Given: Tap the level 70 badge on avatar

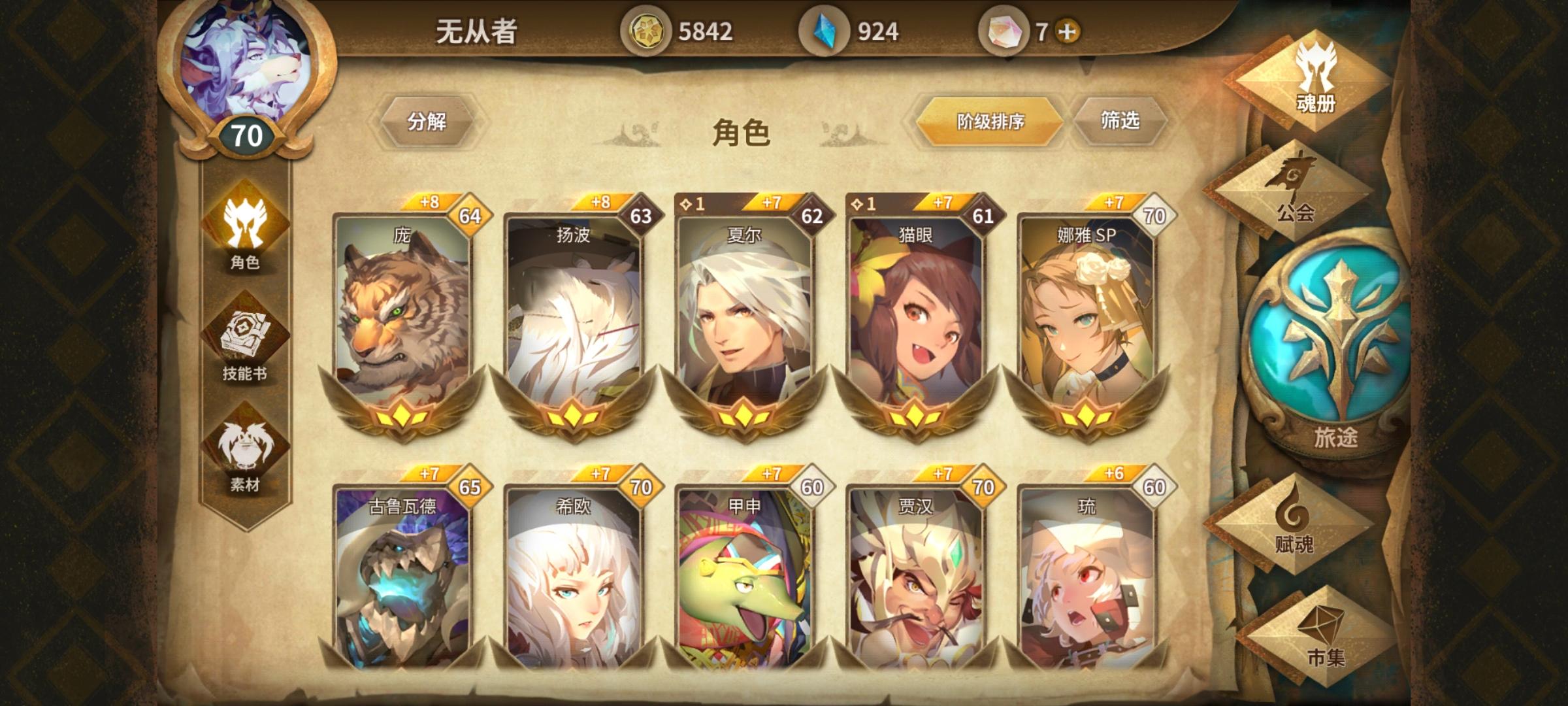Looking at the screenshot, I should (246, 134).
